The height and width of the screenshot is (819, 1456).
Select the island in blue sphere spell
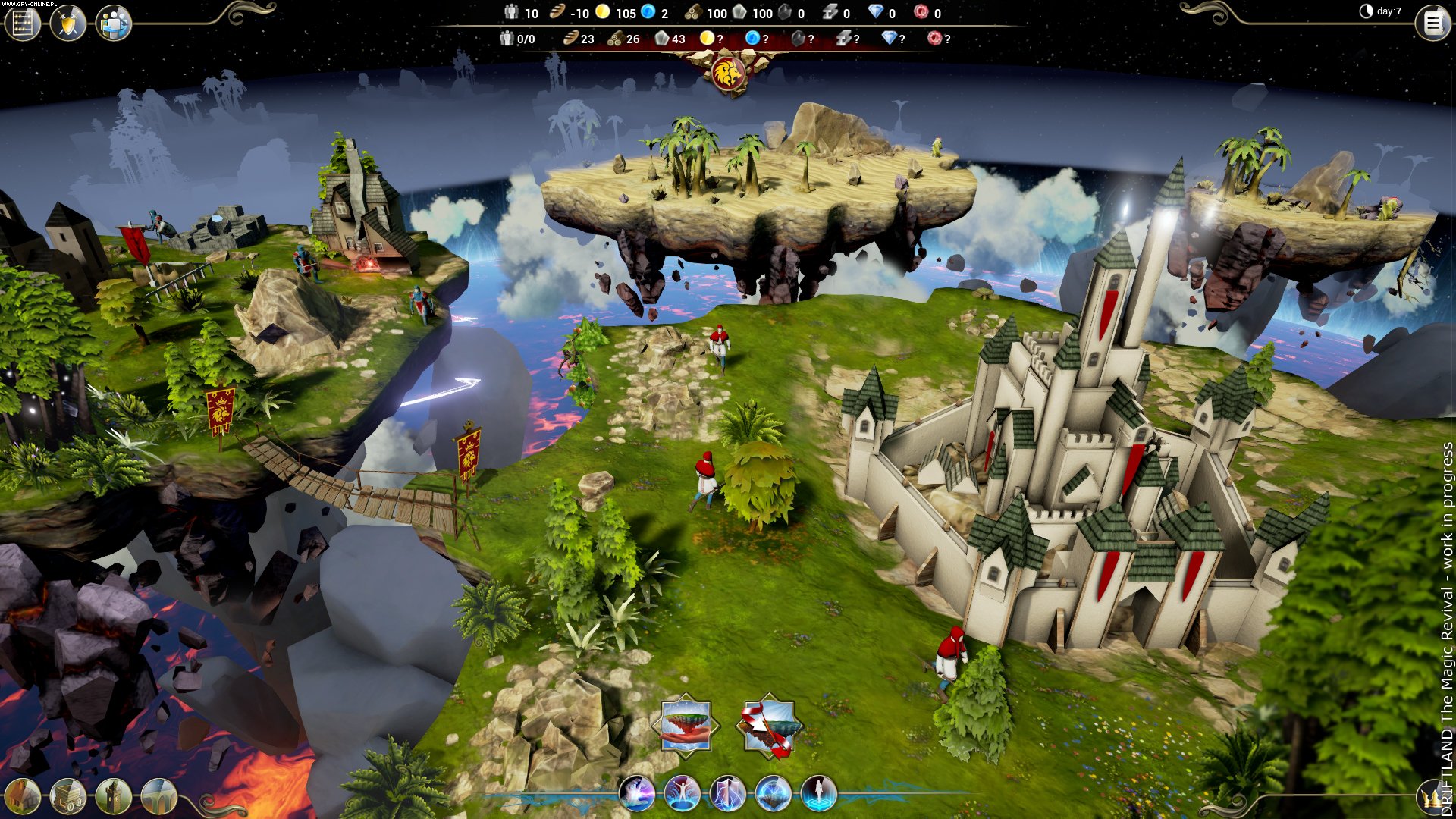pos(773,793)
